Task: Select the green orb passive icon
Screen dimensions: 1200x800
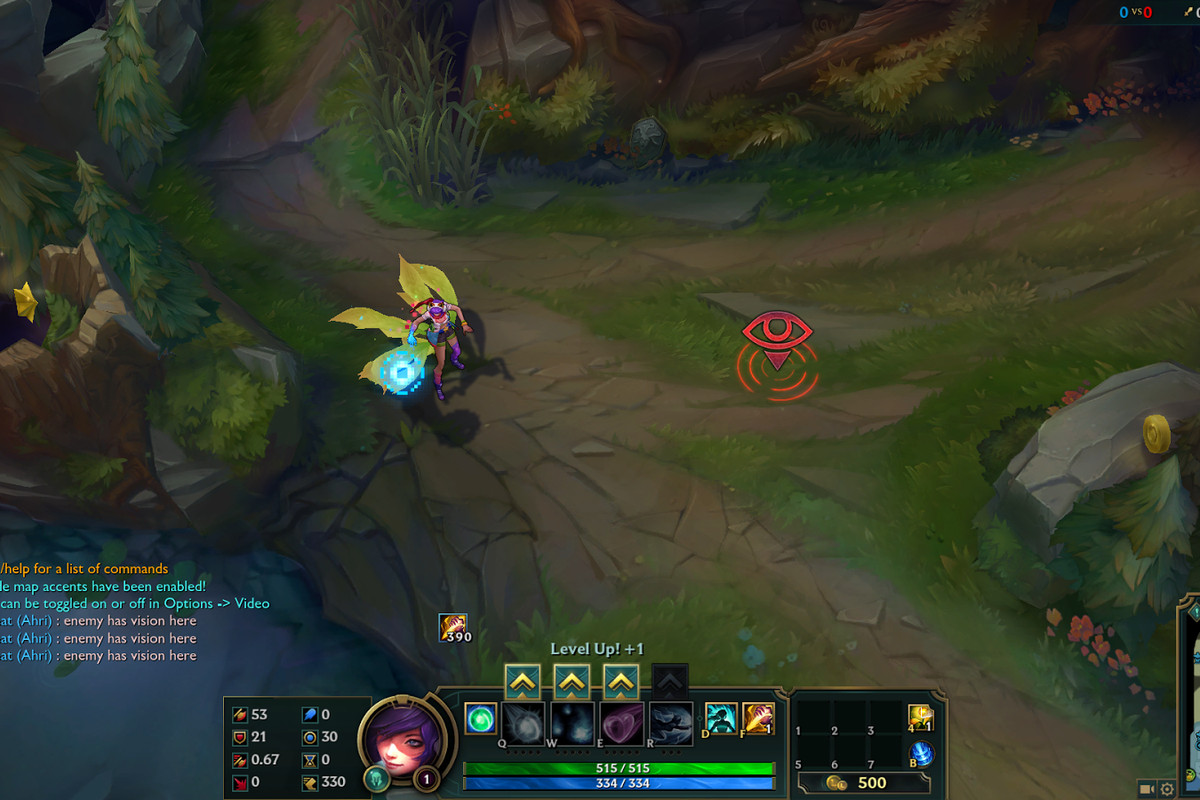Action: click(480, 718)
